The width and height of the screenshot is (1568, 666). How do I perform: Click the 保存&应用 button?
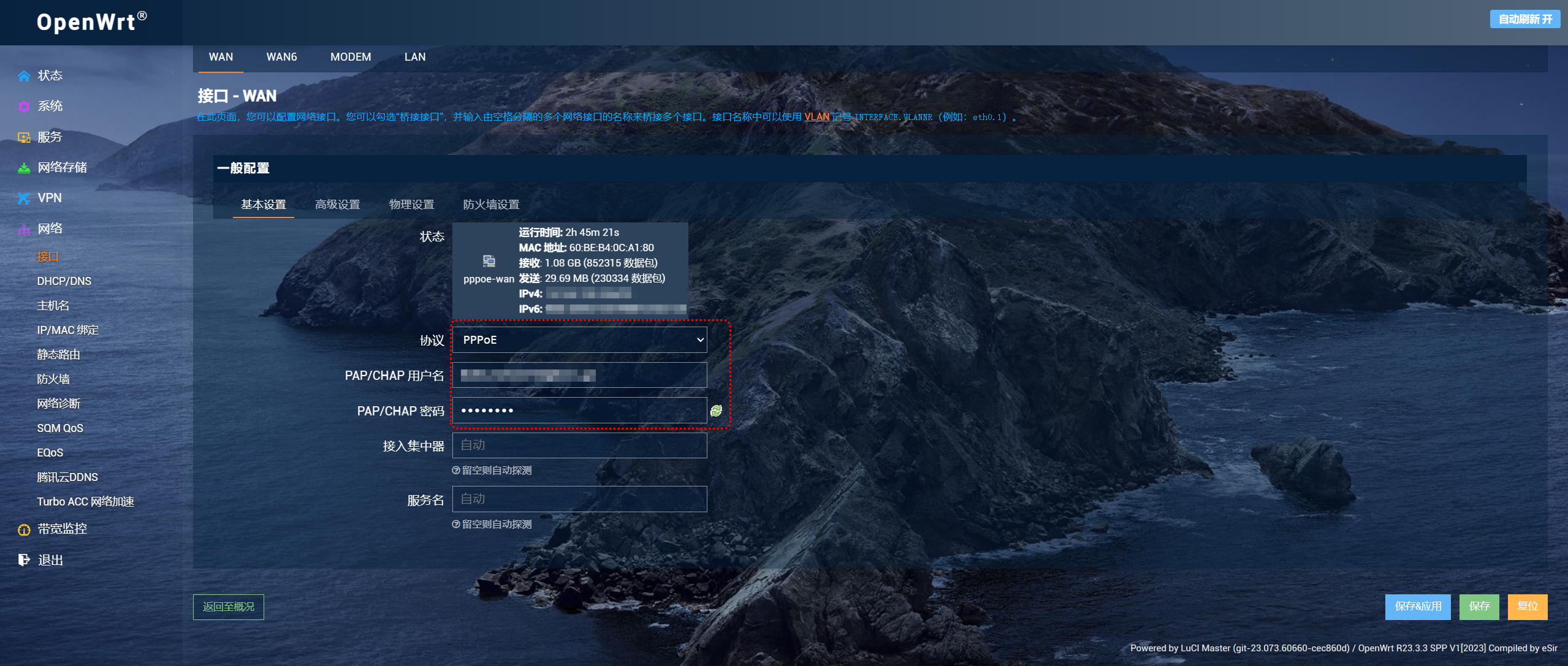1418,607
